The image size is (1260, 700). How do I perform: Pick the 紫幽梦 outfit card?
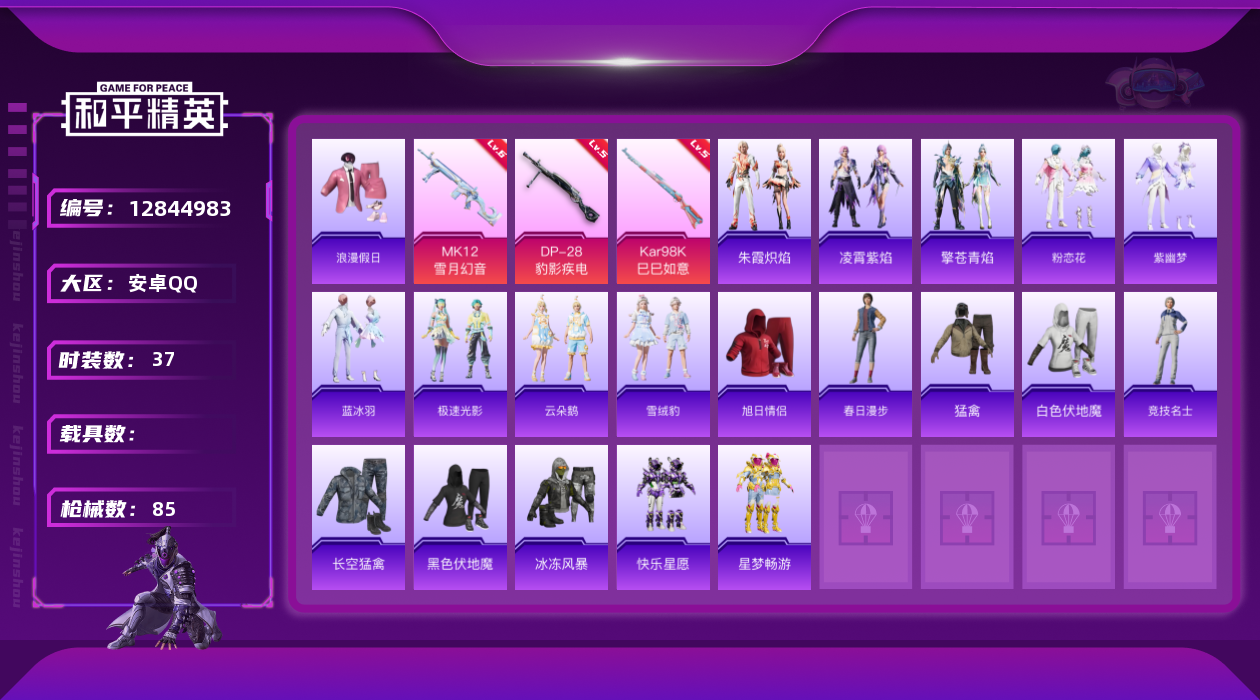click(x=1170, y=210)
